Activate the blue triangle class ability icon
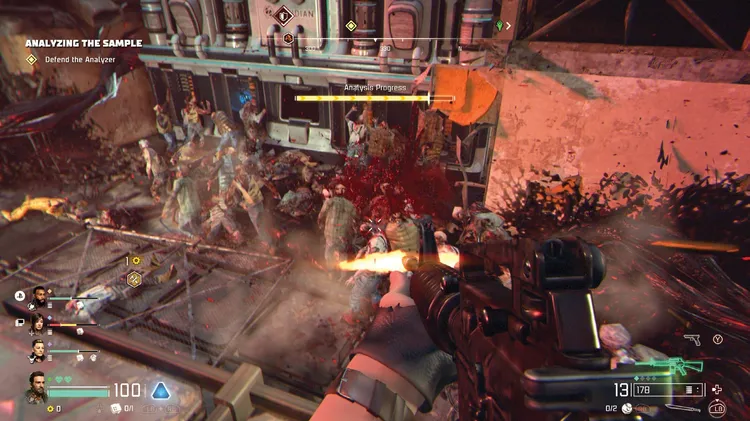 (159, 390)
